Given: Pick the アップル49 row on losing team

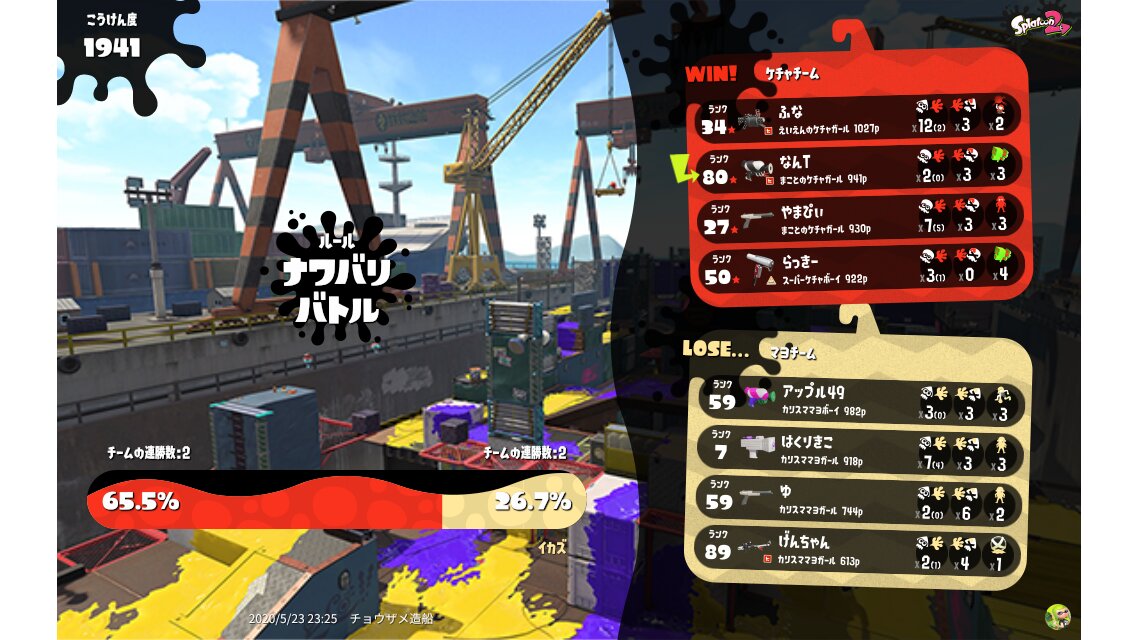Looking at the screenshot, I should (x=860, y=402).
